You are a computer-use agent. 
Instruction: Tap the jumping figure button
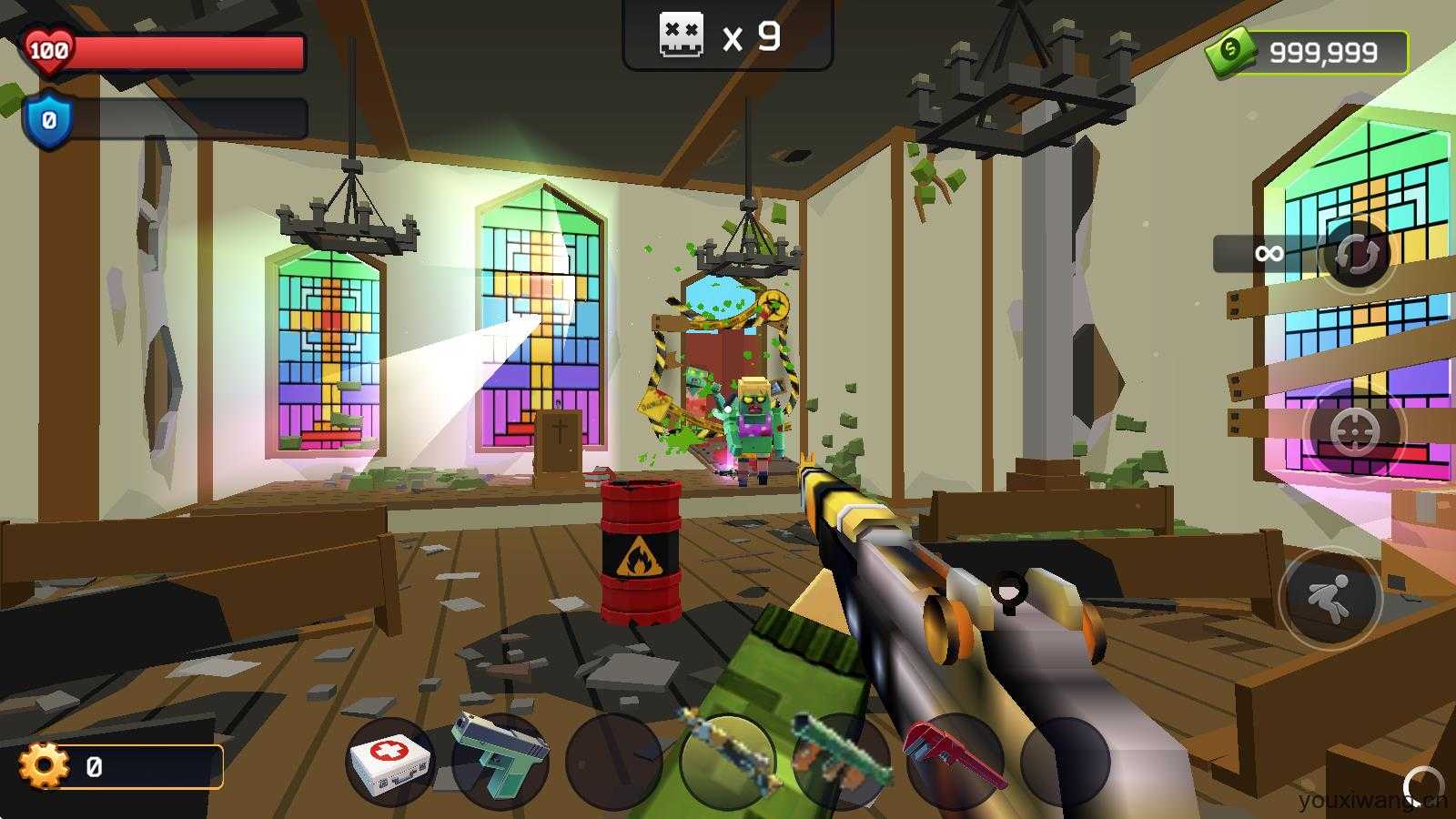[1330, 599]
